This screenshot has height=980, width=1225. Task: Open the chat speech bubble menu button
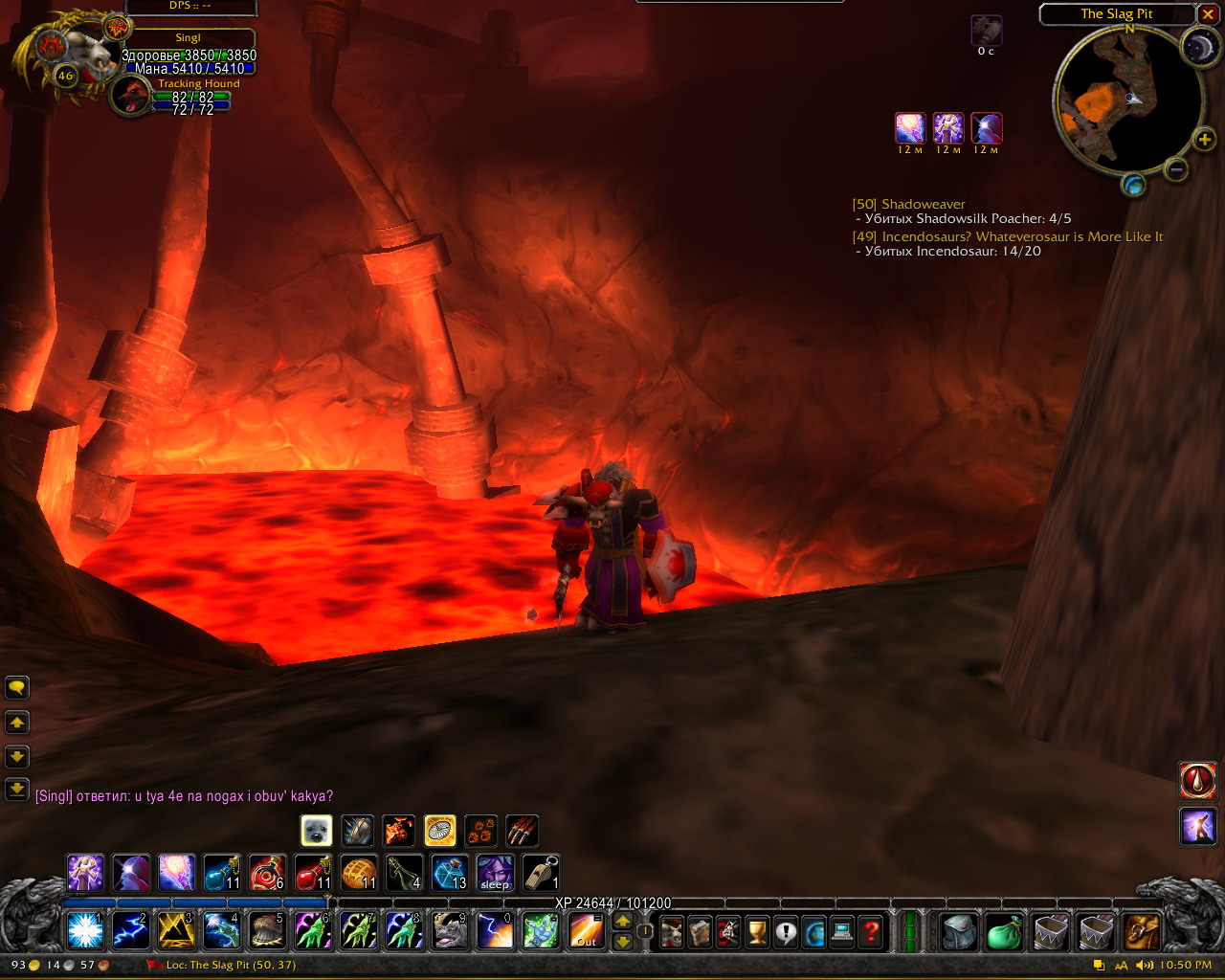[17, 687]
